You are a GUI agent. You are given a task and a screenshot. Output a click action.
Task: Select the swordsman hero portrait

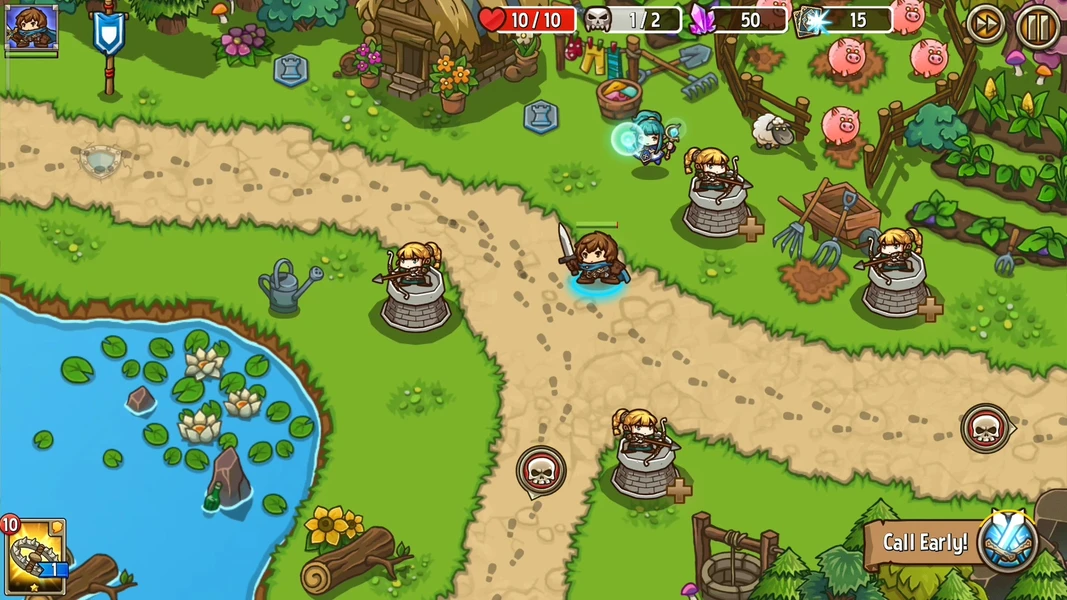(x=31, y=27)
